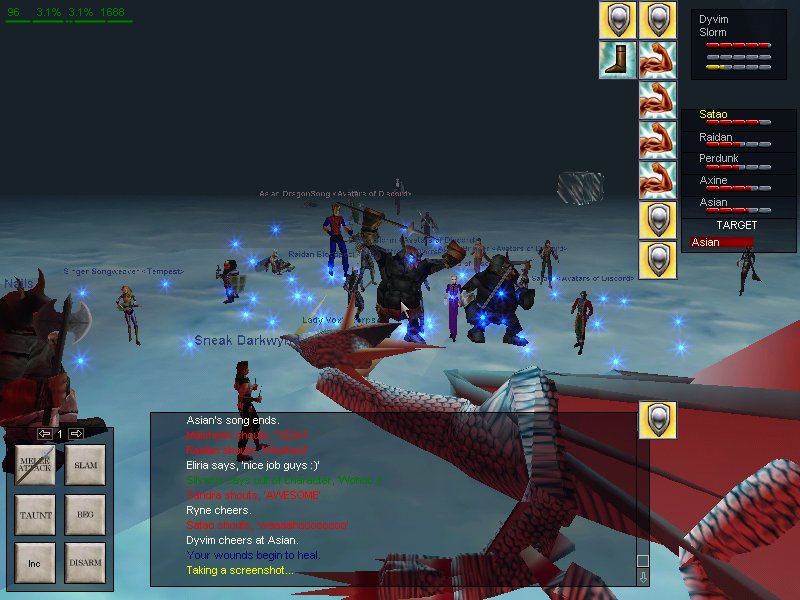Use the Disarm hotbutton
800x600 pixels.
(x=85, y=562)
